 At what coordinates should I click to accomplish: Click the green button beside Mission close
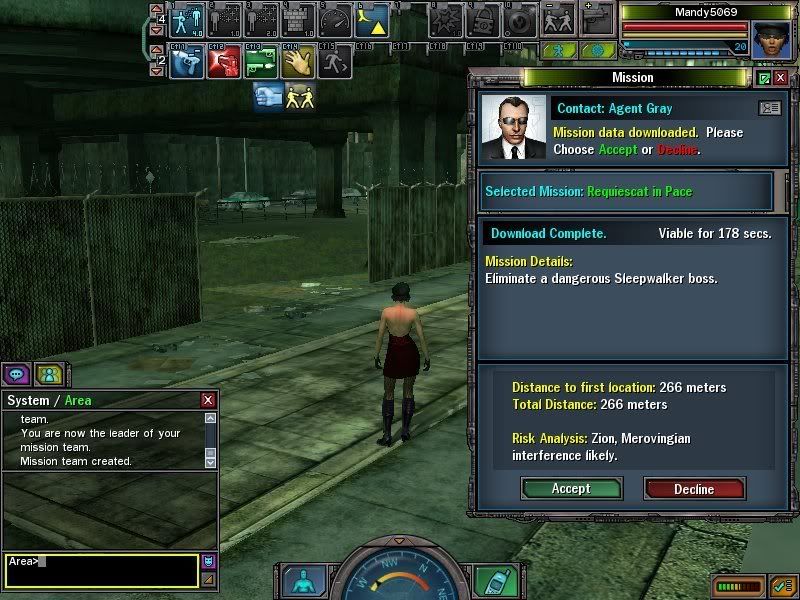coord(764,78)
